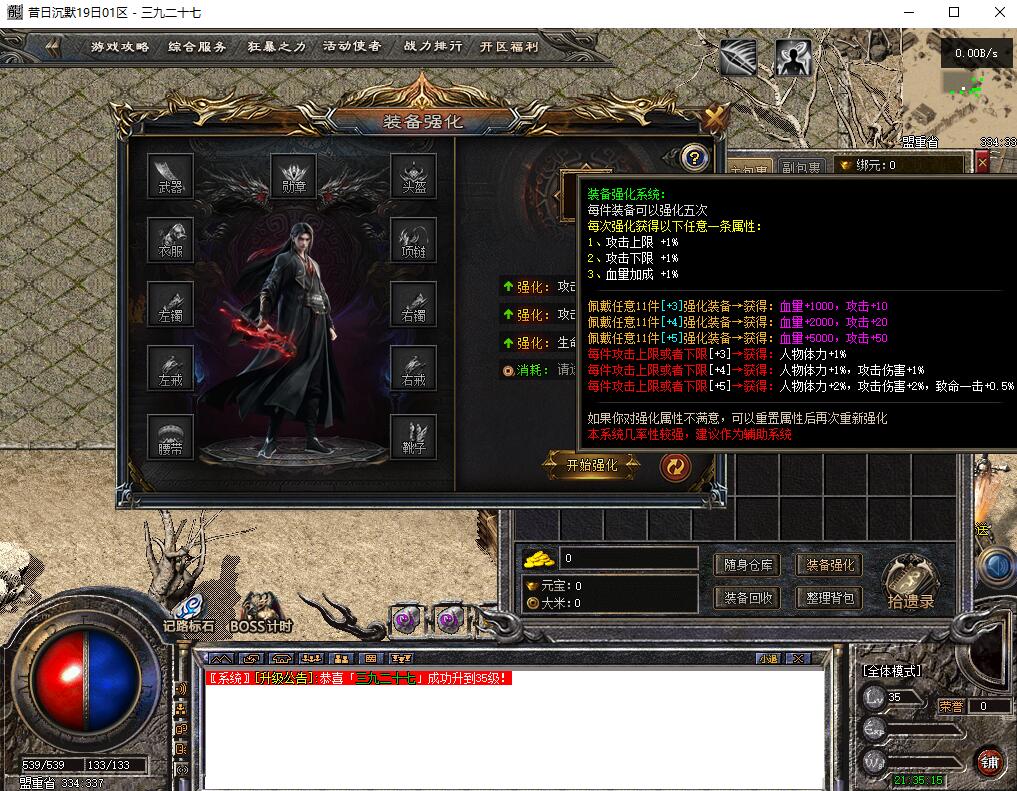
Task: Select the 衣服 equipment slot
Action: (x=170, y=240)
